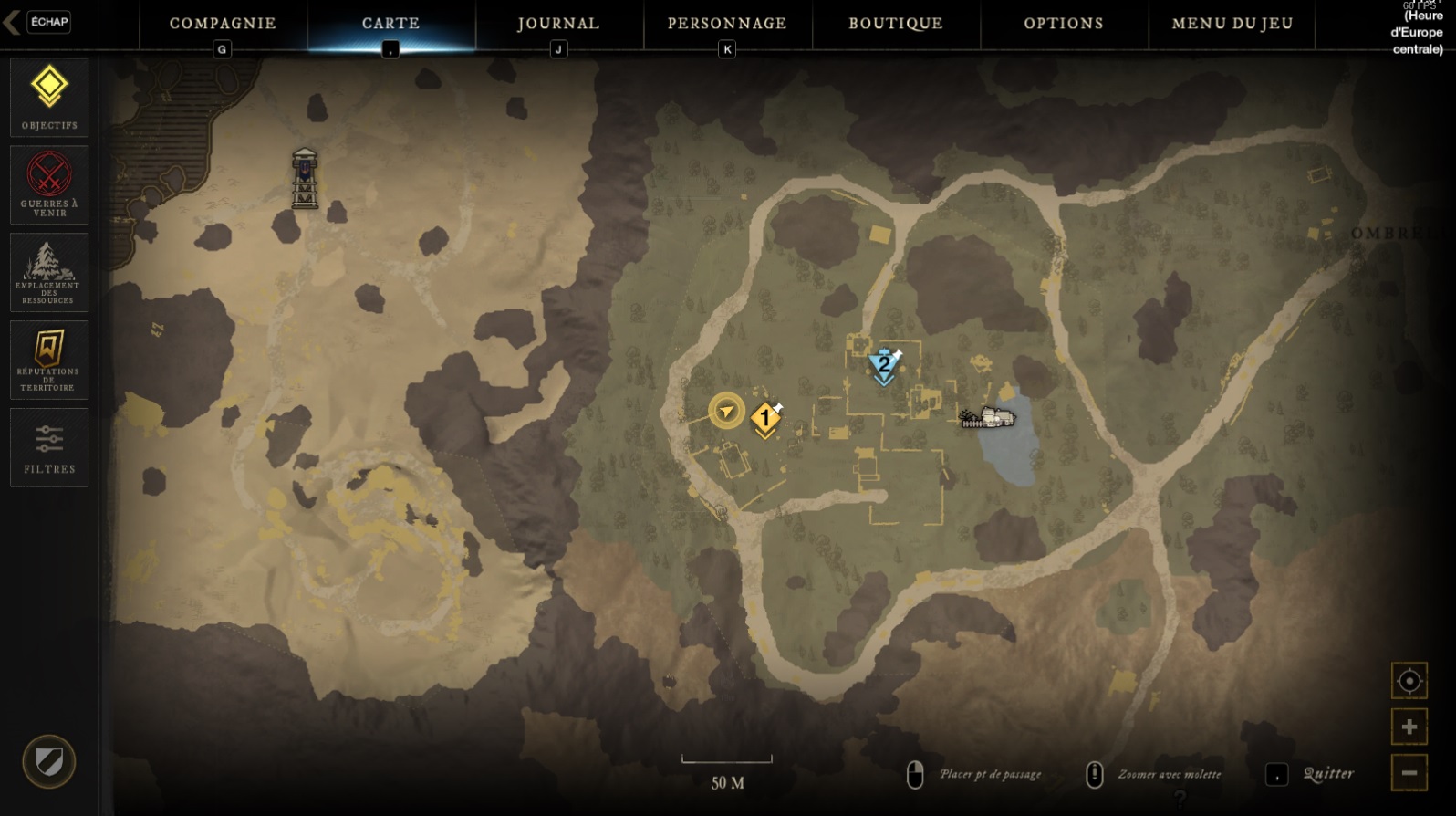
Task: Open the Guerres à venir panel
Action: click(x=48, y=184)
